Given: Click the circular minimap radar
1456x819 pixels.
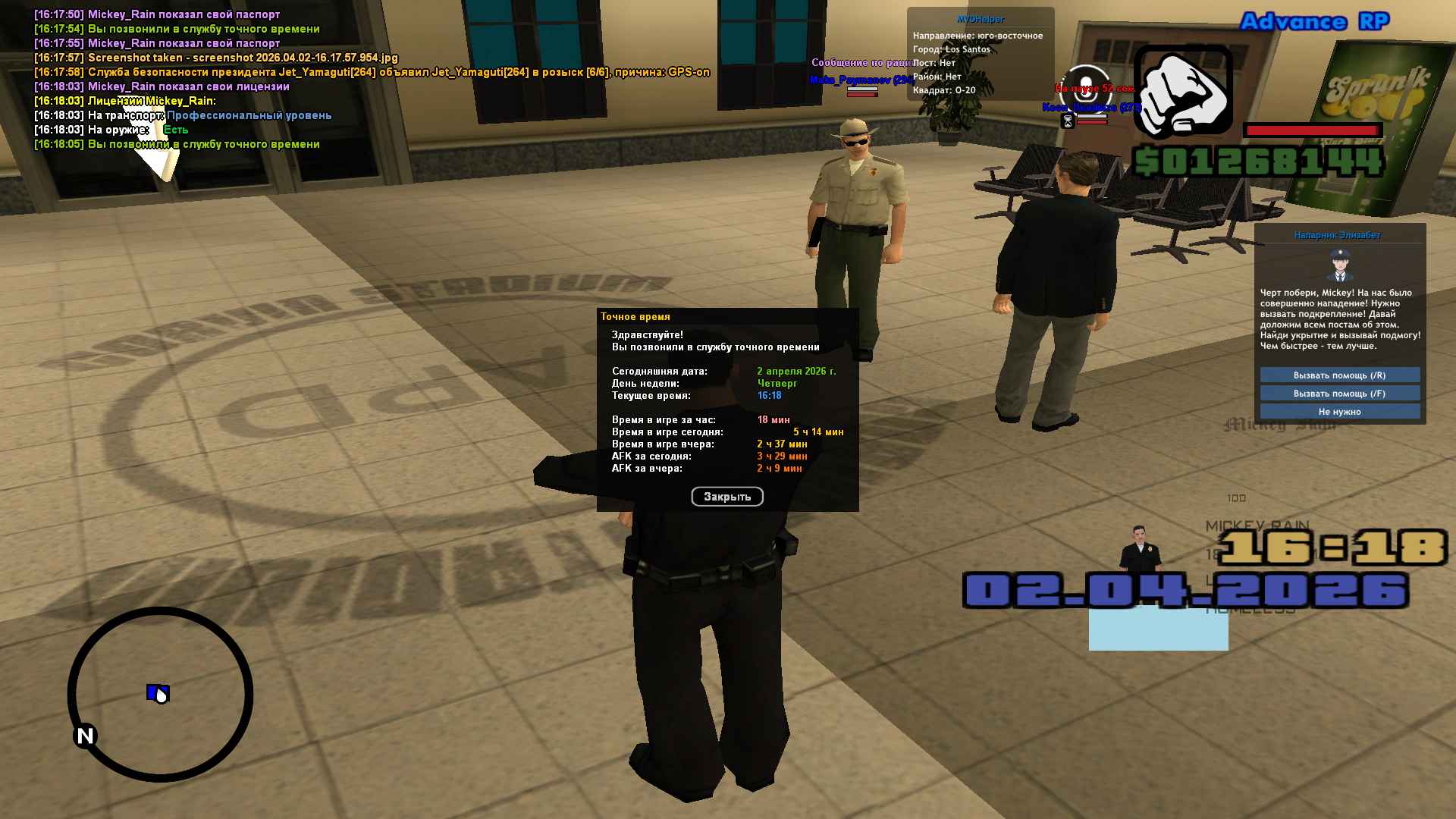Looking at the screenshot, I should coord(160,694).
